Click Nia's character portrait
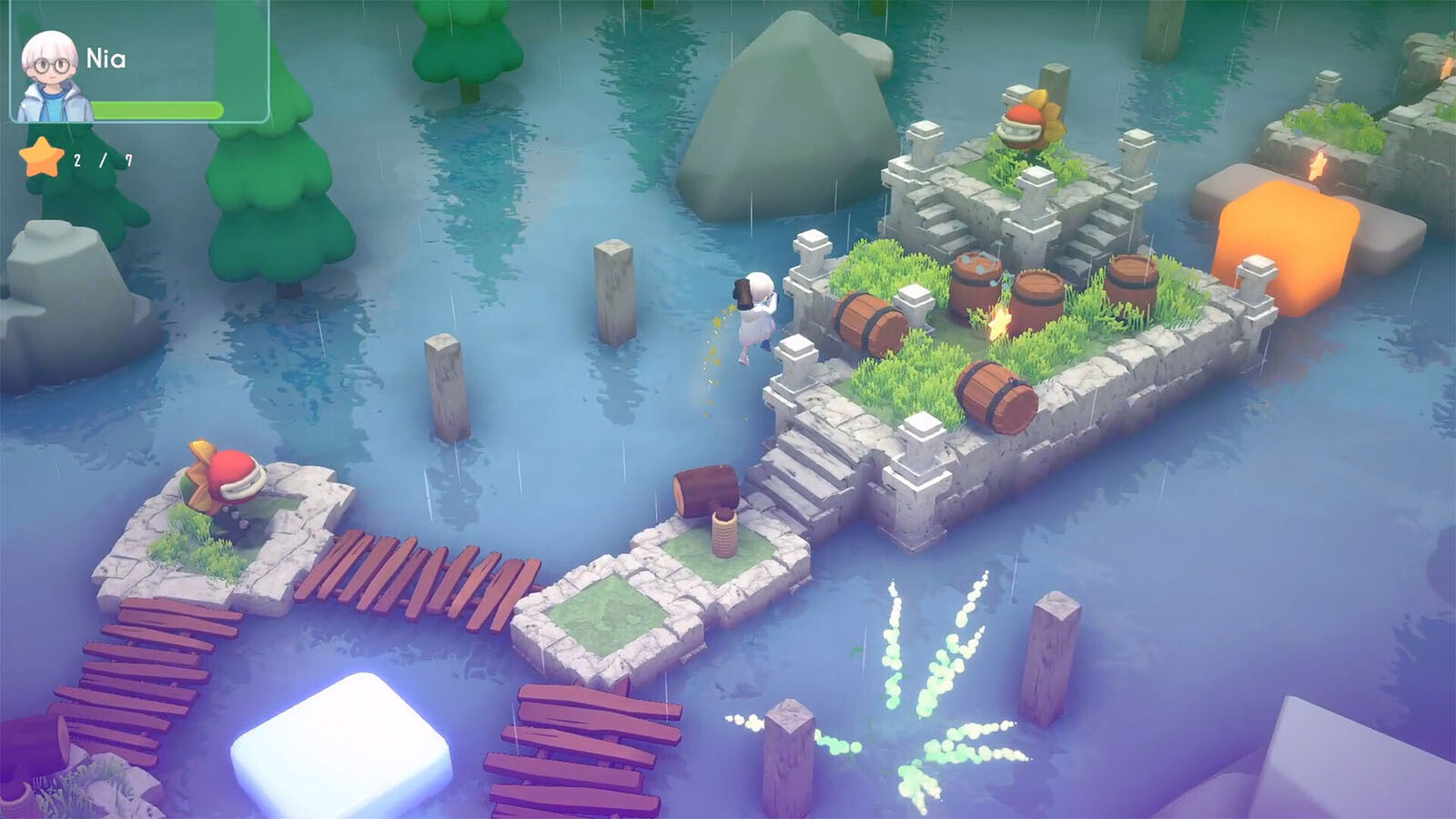Viewport: 1456px width, 819px height. [x=51, y=77]
